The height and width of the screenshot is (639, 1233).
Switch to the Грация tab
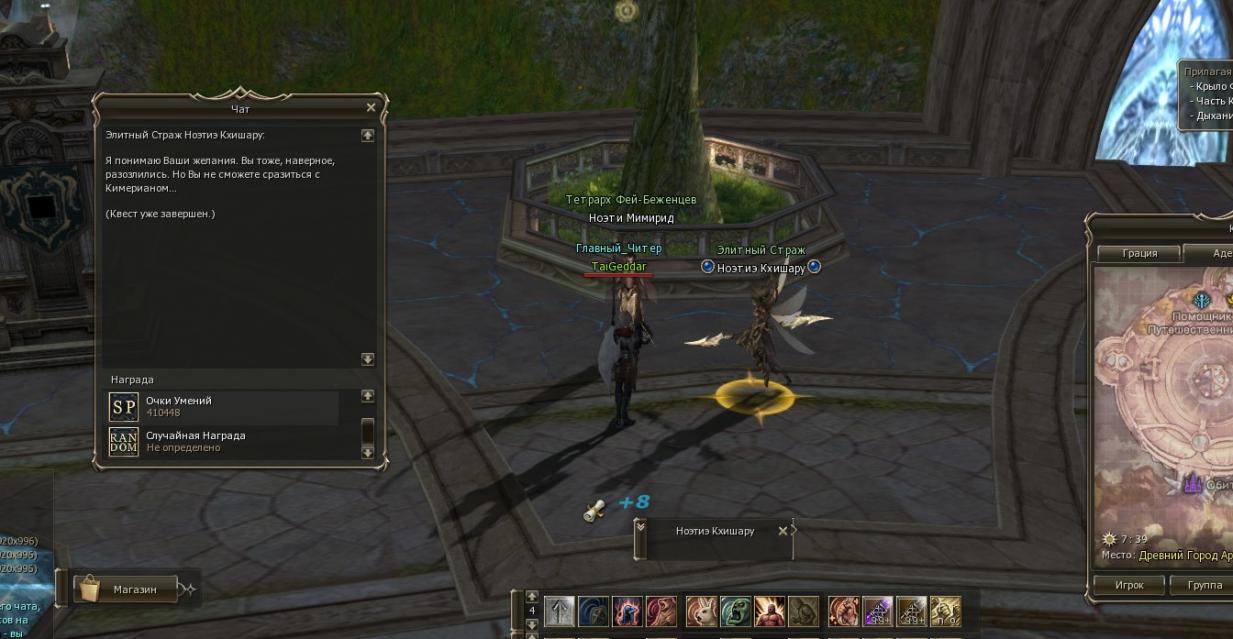1139,253
